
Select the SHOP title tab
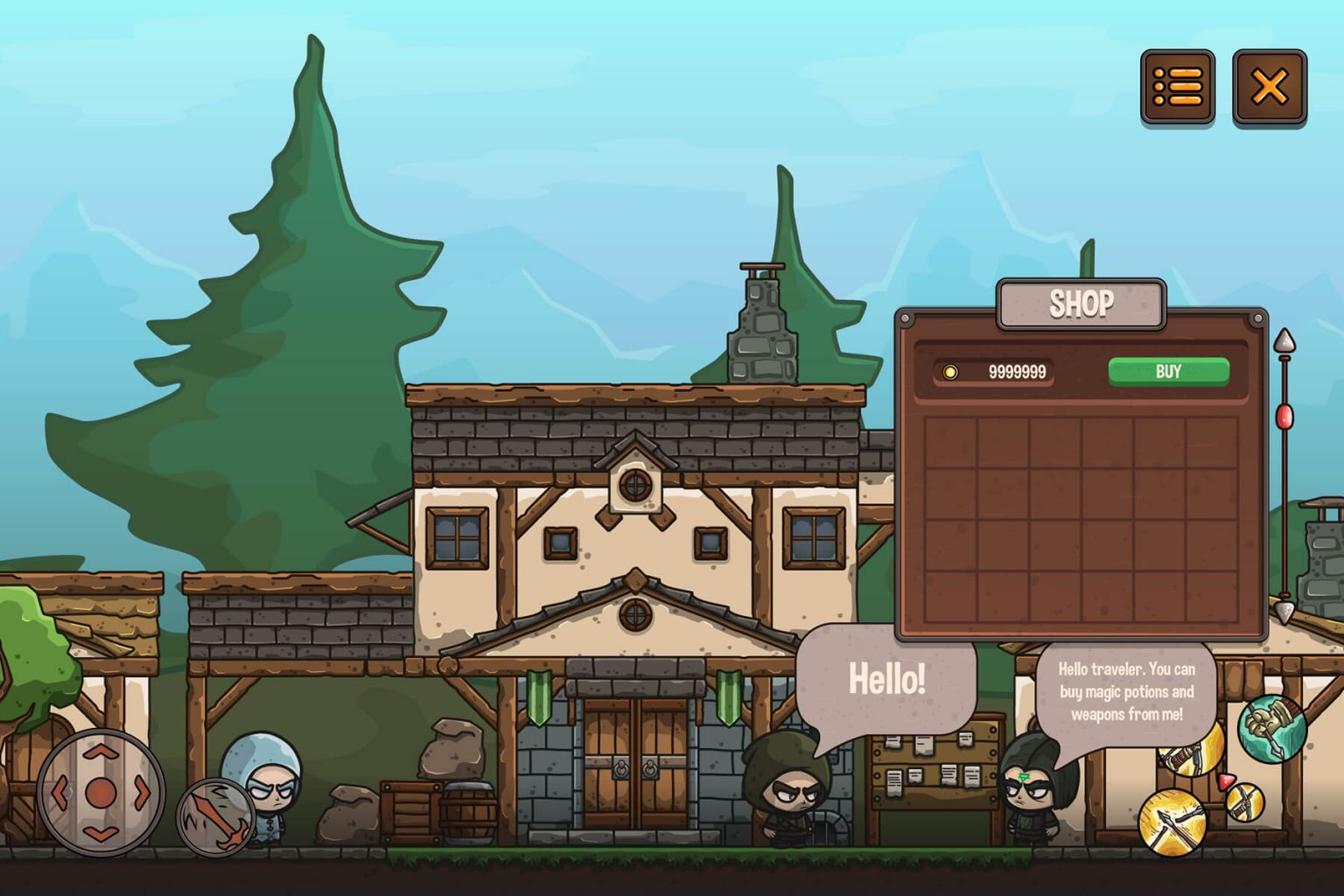coord(1081,304)
